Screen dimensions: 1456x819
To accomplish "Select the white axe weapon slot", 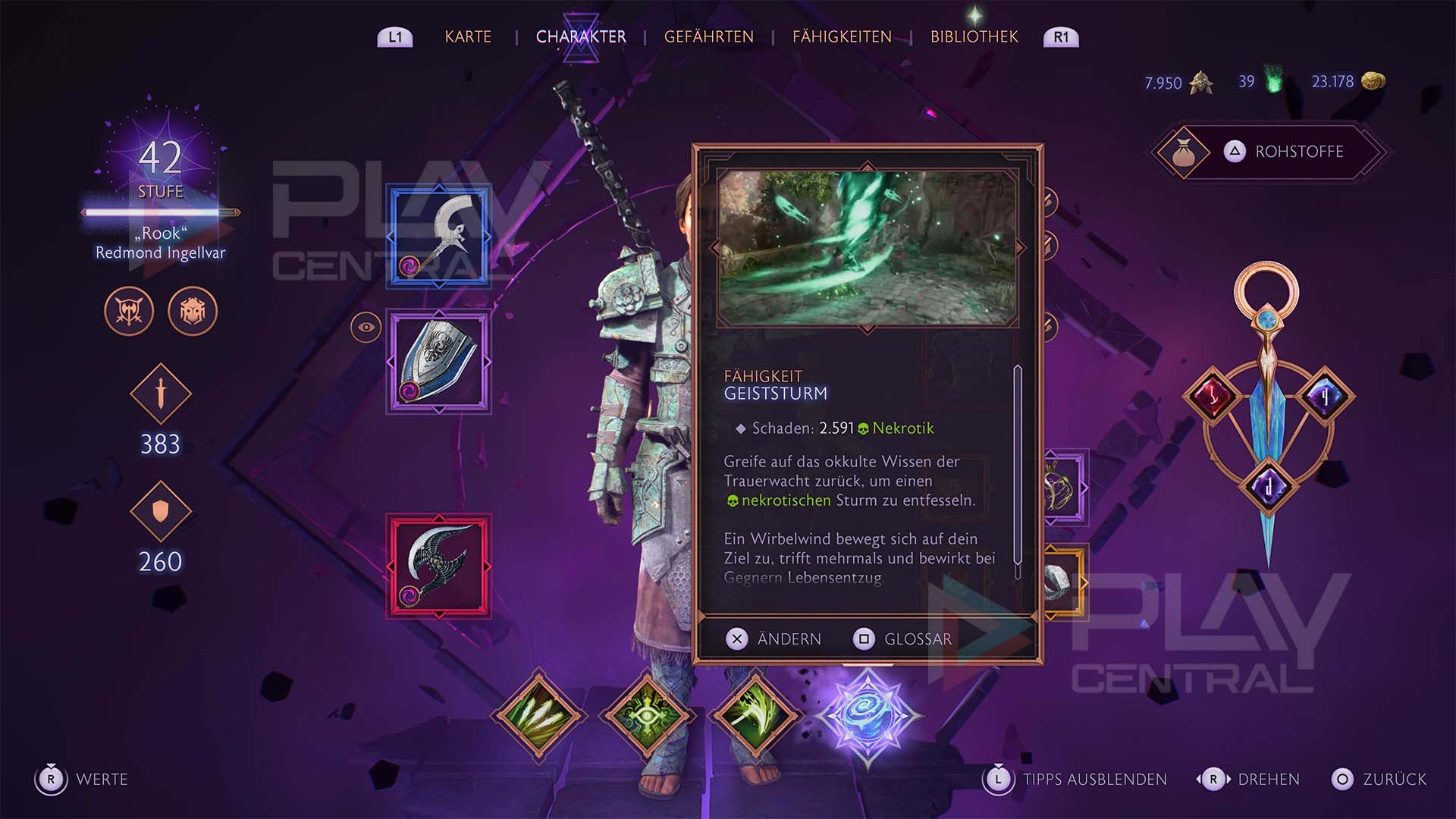I will (439, 237).
